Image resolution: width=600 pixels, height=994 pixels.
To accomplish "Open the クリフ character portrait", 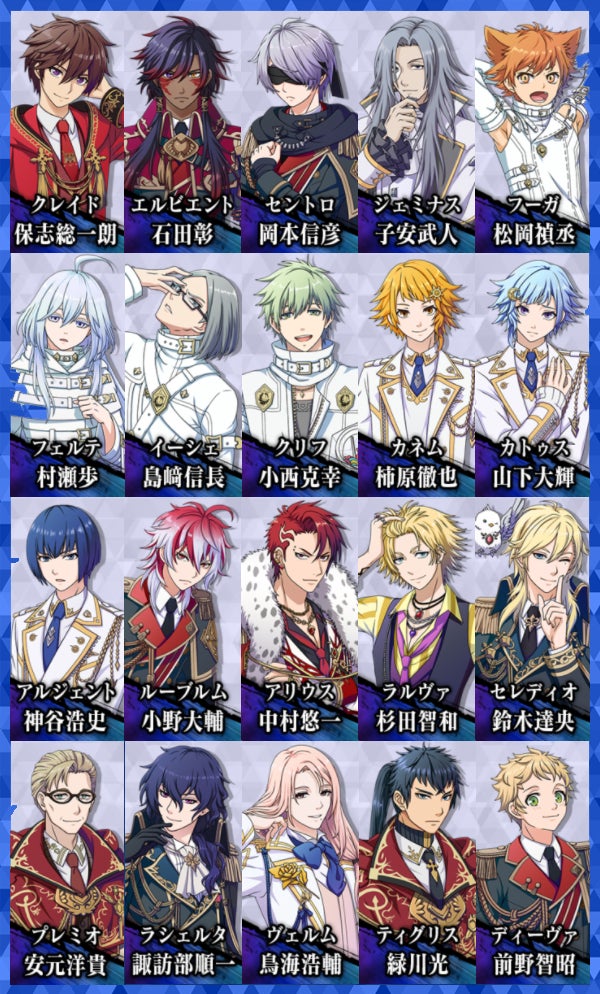I will click(299, 374).
